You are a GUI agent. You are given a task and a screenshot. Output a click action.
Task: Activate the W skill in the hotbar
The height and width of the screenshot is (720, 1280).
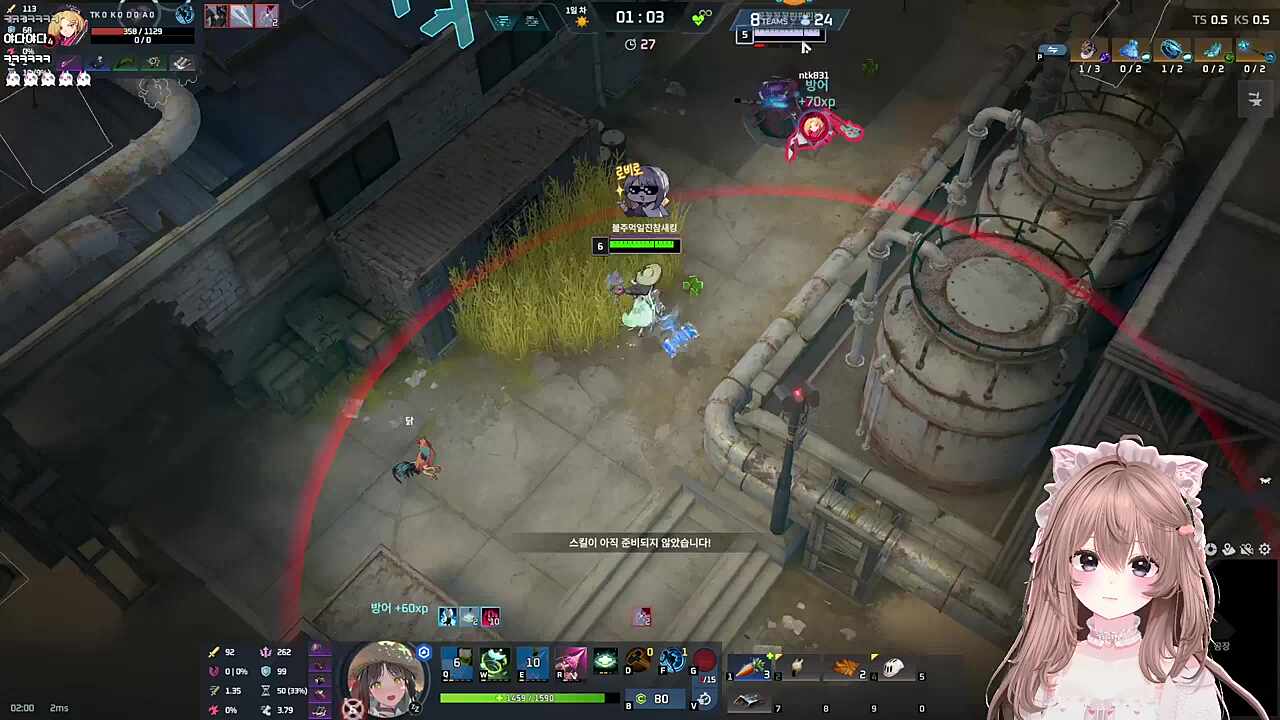coord(493,663)
